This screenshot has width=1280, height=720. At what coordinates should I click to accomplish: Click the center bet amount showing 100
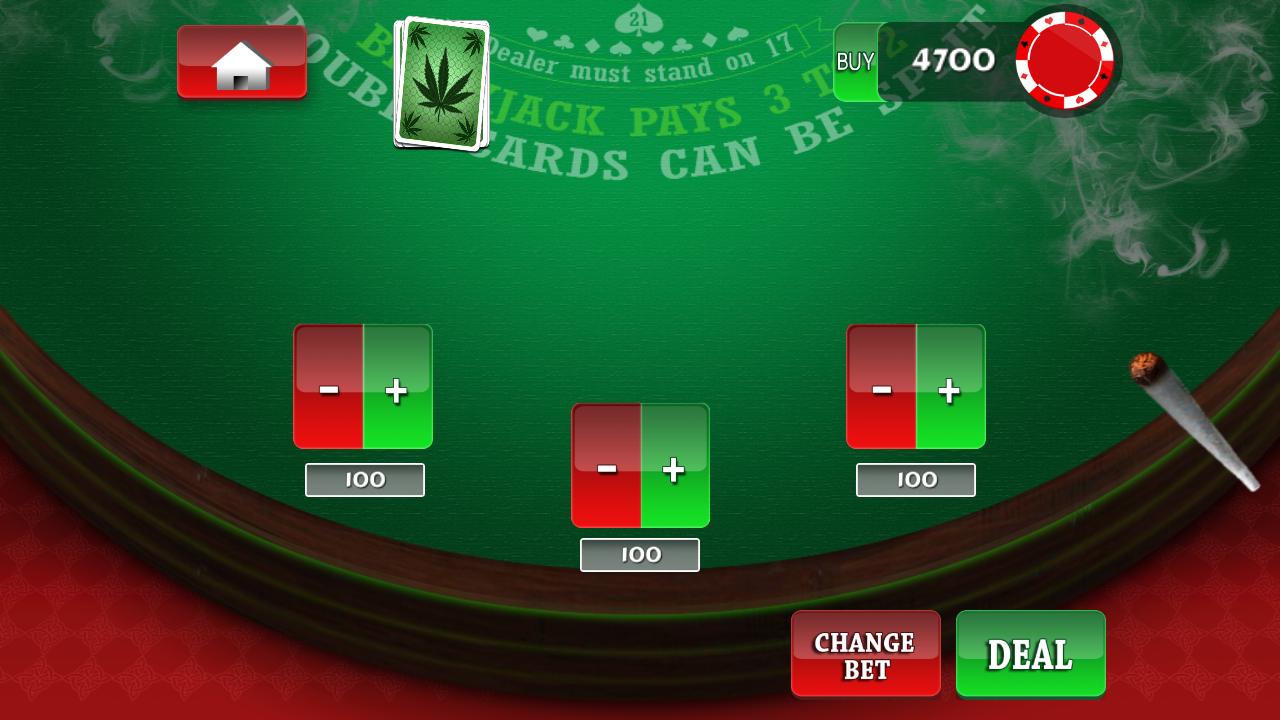(x=639, y=554)
